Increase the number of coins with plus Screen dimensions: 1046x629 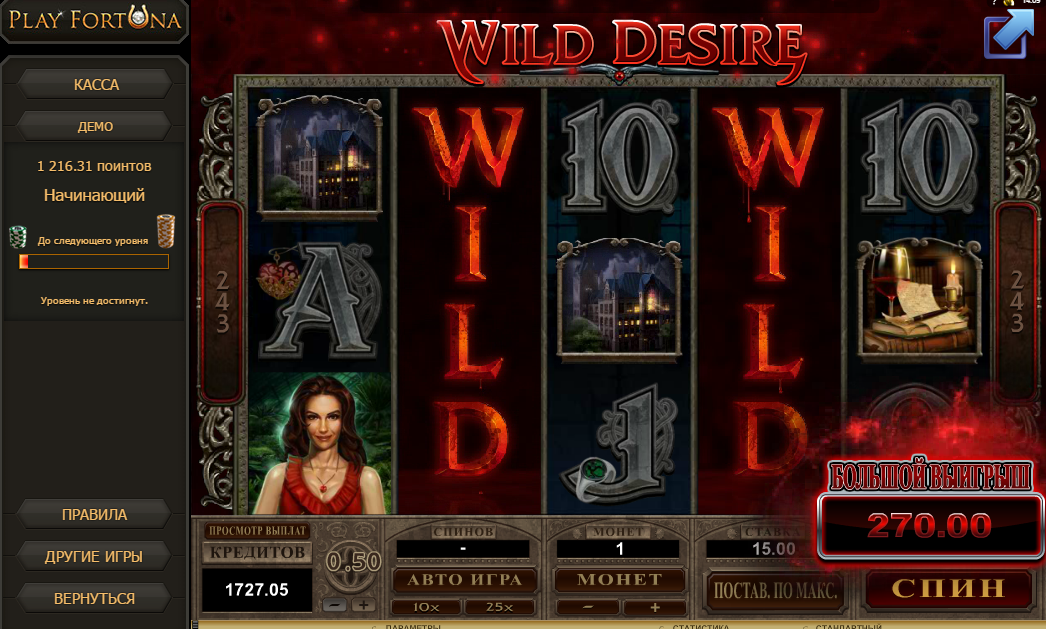click(x=655, y=607)
